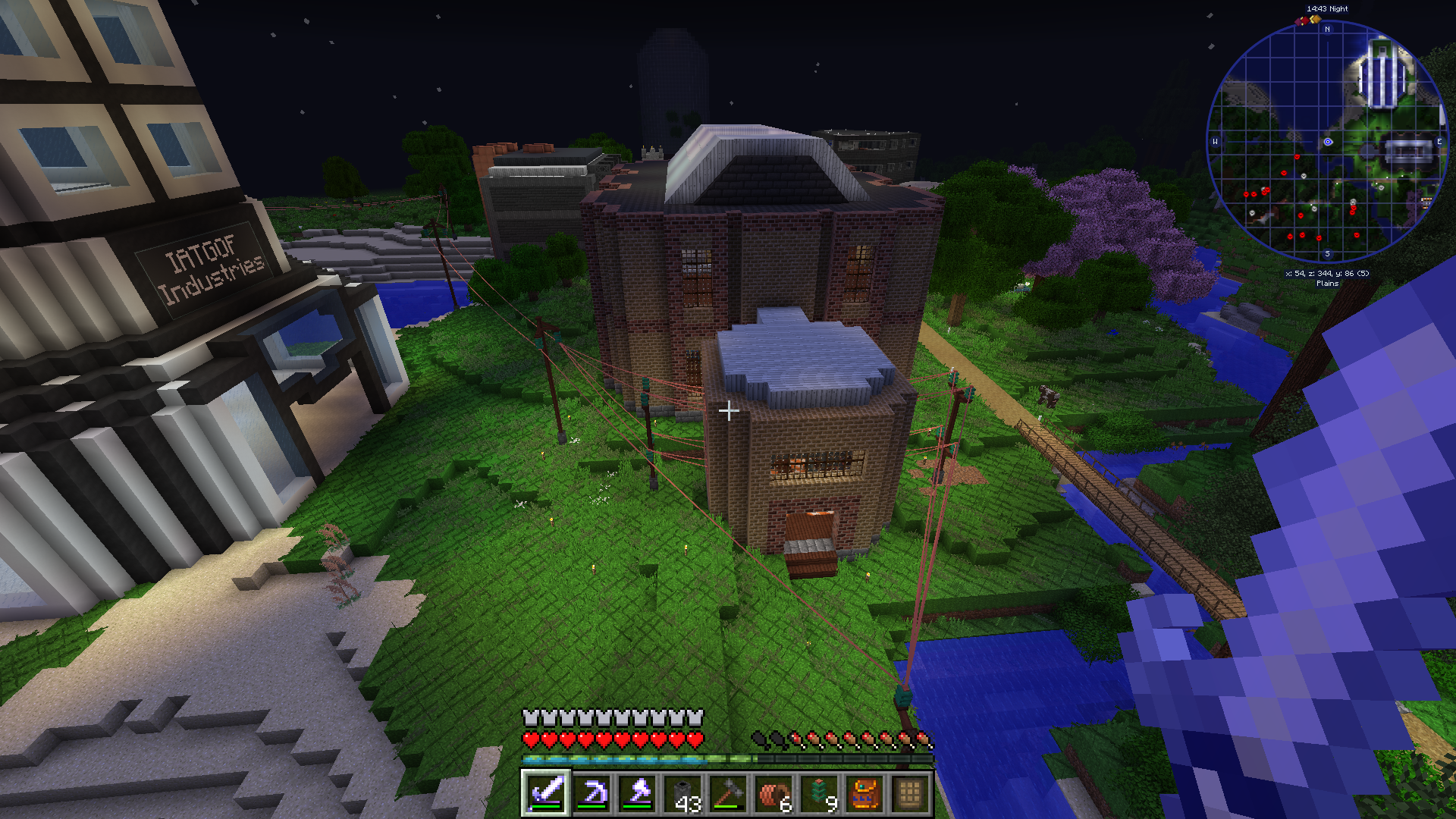
Task: Pick the copper wire coil slot
Action: 773,794
